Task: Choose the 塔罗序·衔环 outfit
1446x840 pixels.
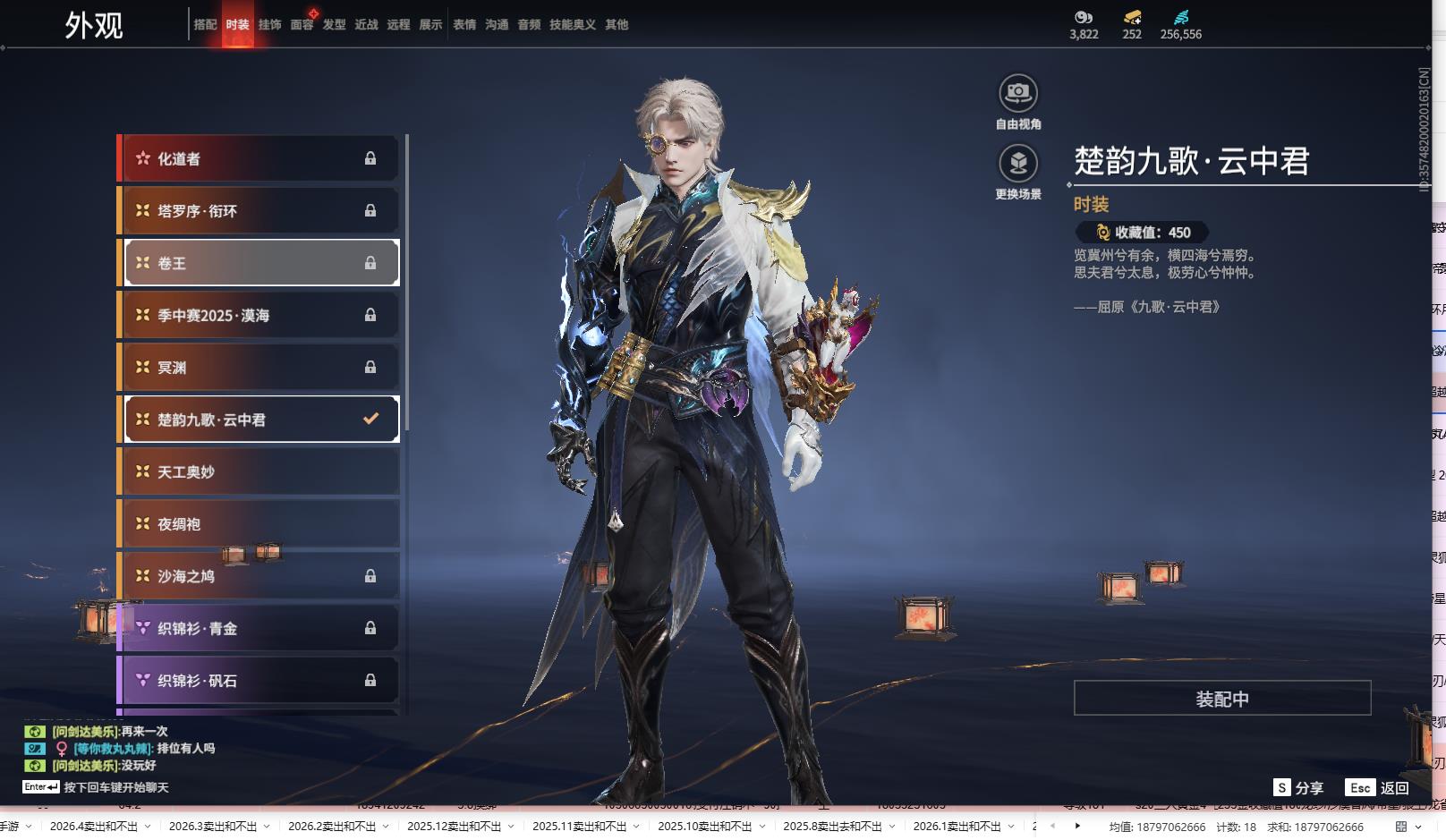Action: (259, 211)
